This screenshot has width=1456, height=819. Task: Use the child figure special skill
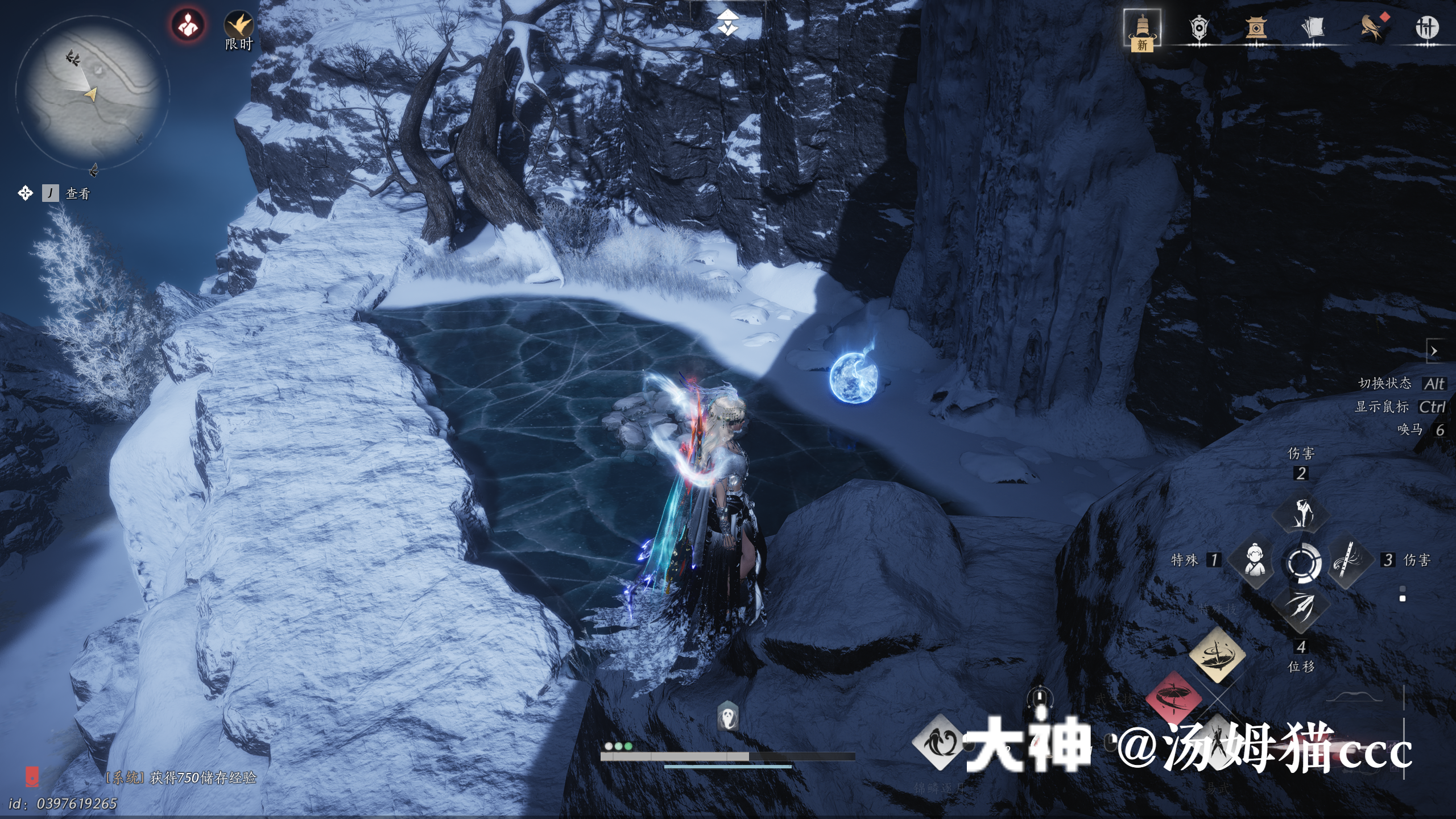click(x=1255, y=560)
